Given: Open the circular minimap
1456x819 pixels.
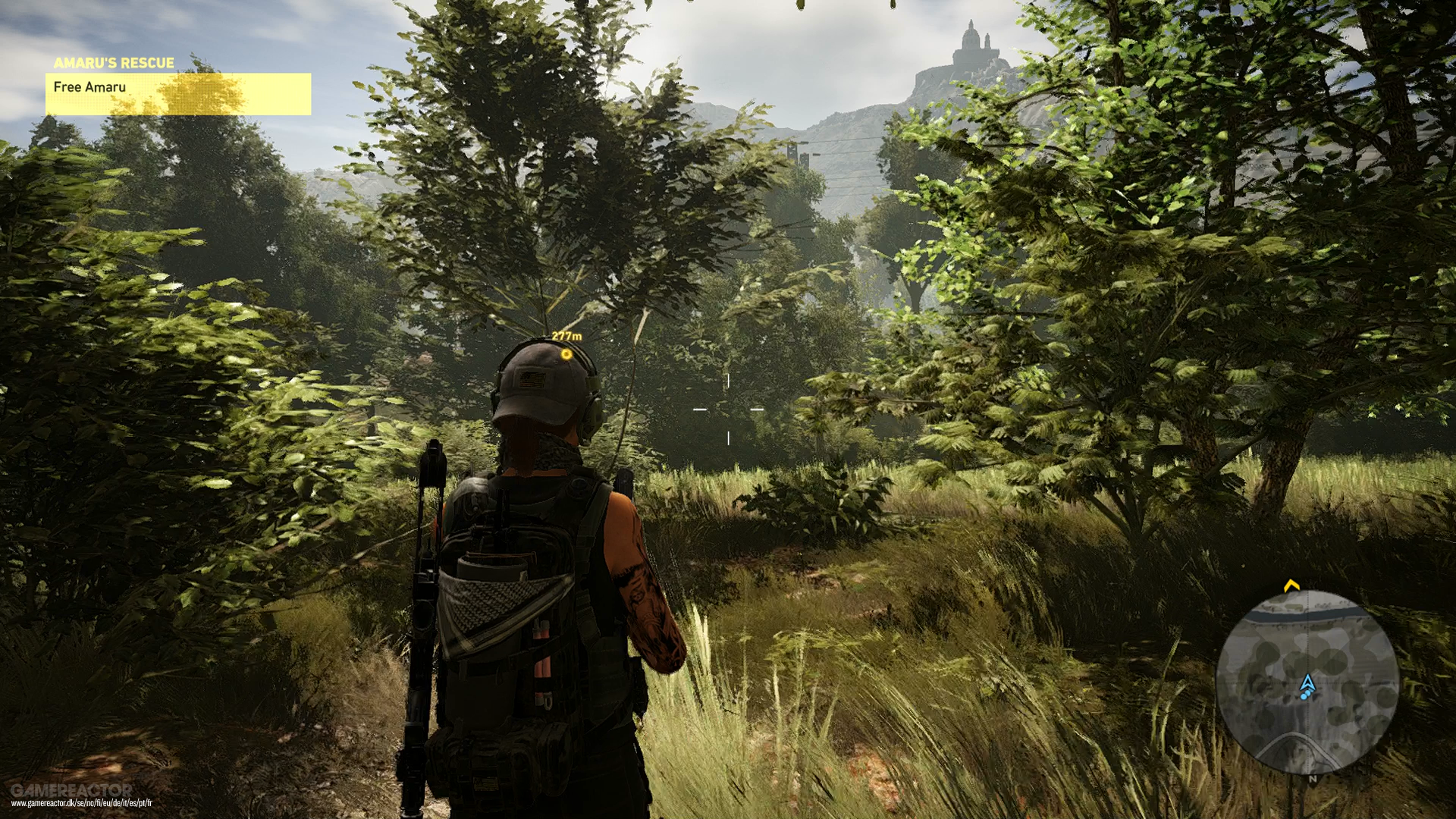Looking at the screenshot, I should (1307, 682).
